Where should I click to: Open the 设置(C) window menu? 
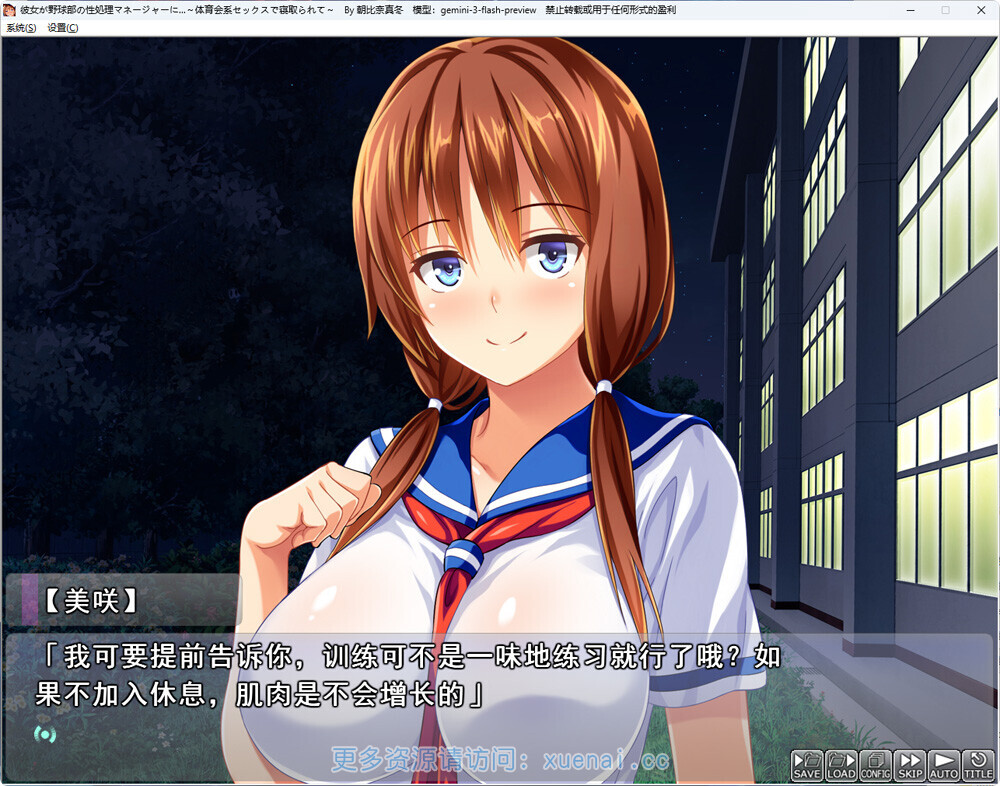(63, 28)
